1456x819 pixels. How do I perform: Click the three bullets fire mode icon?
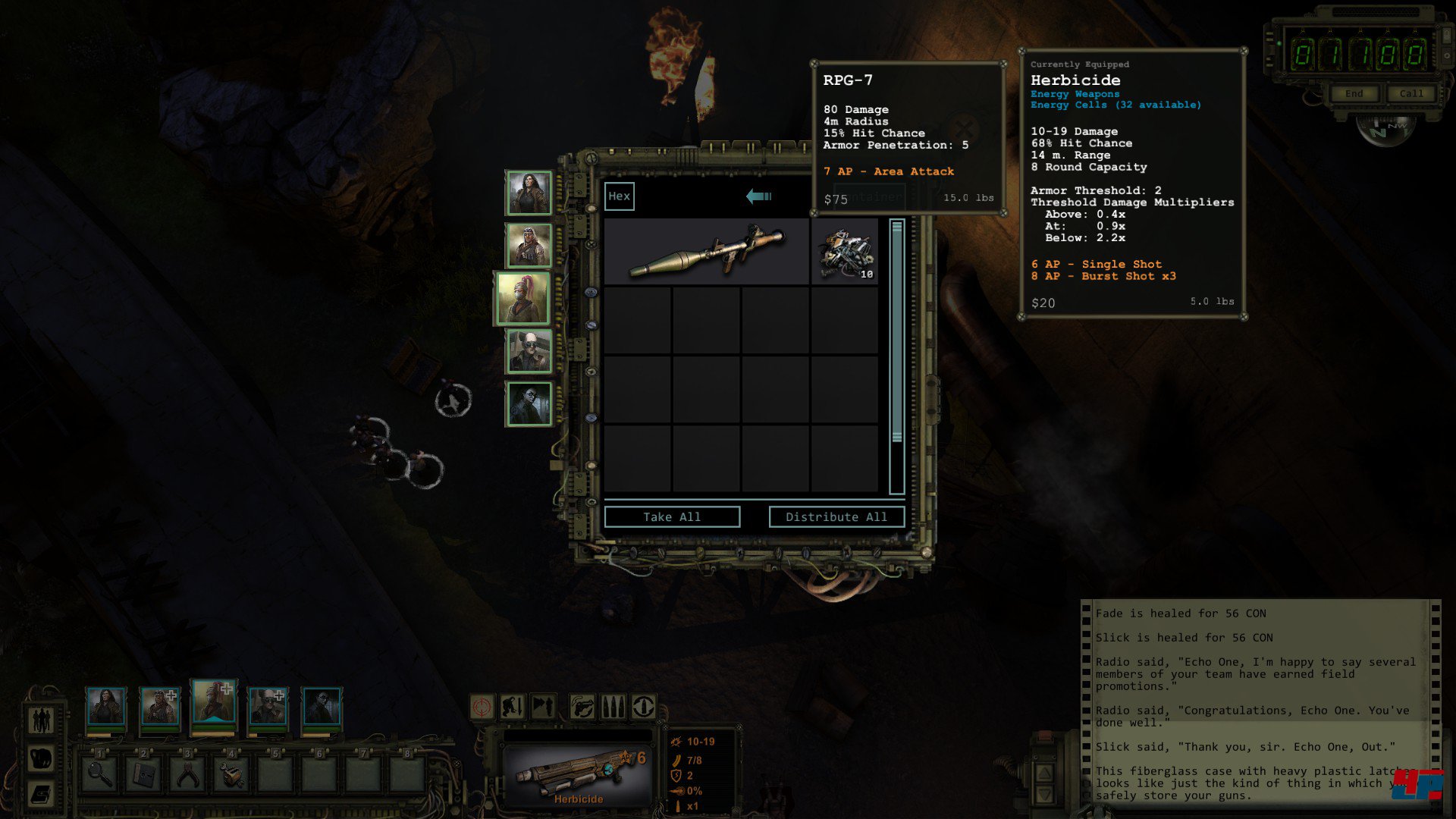[613, 708]
